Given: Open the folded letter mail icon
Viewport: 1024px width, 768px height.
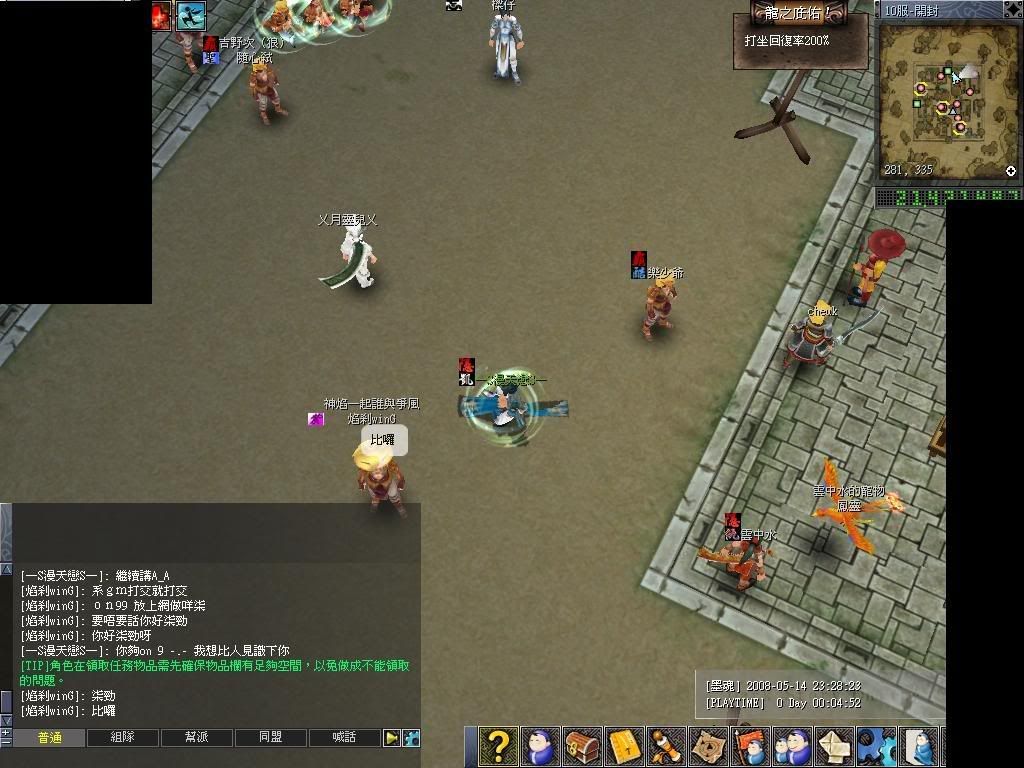Looking at the screenshot, I should point(835,746).
